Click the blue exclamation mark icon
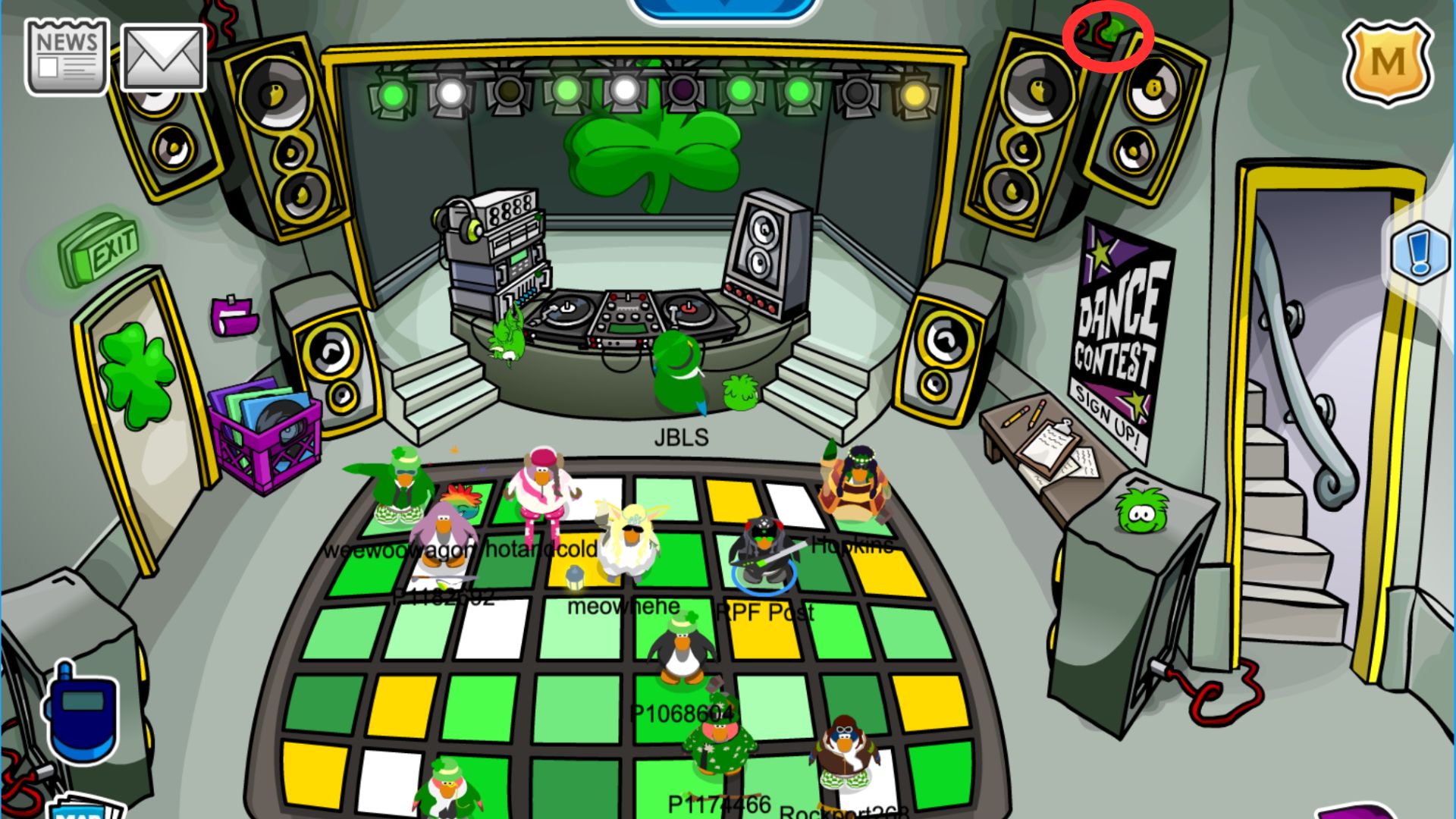Screen dimensions: 1456x819 [x=1420, y=252]
